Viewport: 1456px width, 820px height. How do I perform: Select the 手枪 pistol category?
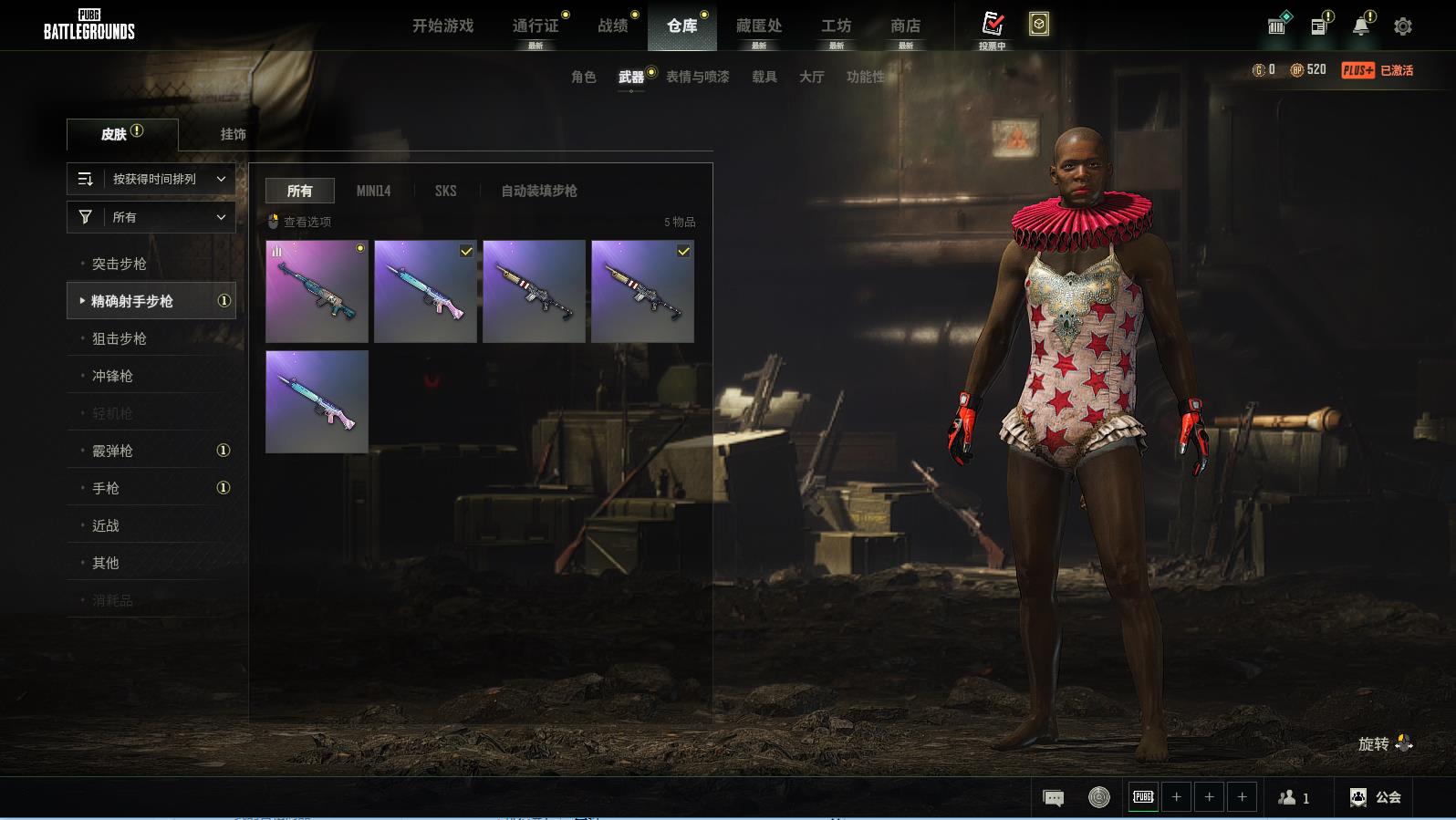pos(106,488)
